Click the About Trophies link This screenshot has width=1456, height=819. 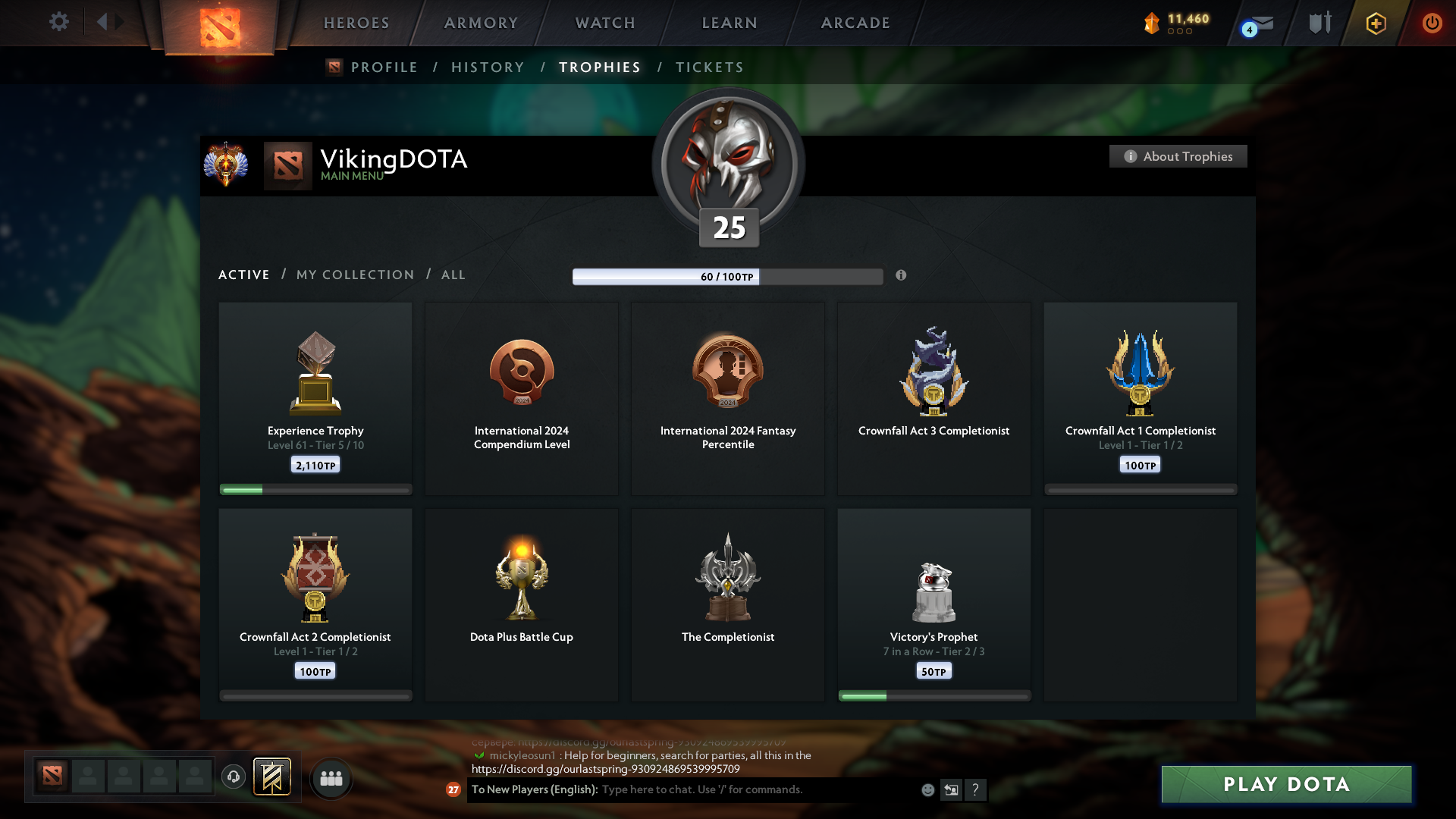1178,156
